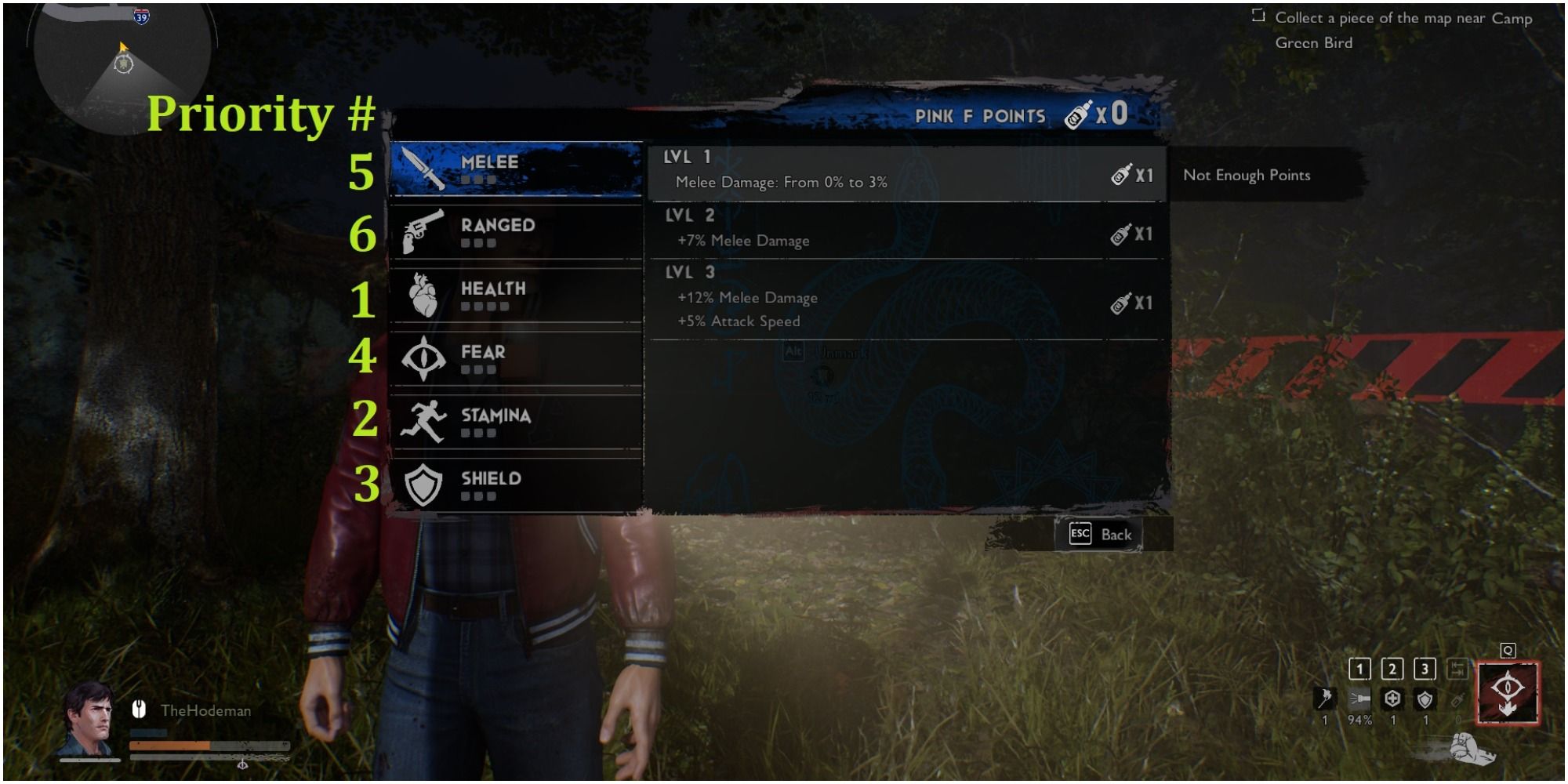Select the axe weapon slot icon

point(1325,699)
